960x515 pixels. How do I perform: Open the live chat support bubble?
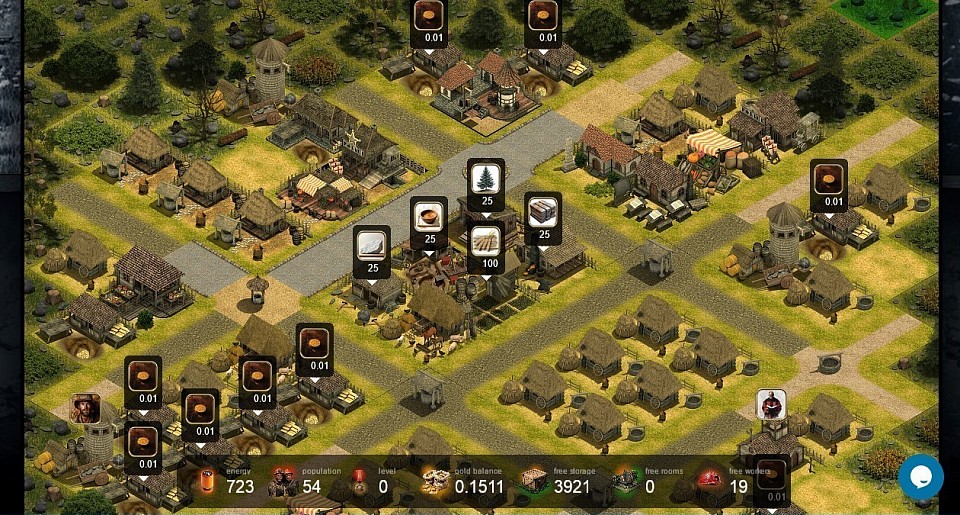[920, 477]
